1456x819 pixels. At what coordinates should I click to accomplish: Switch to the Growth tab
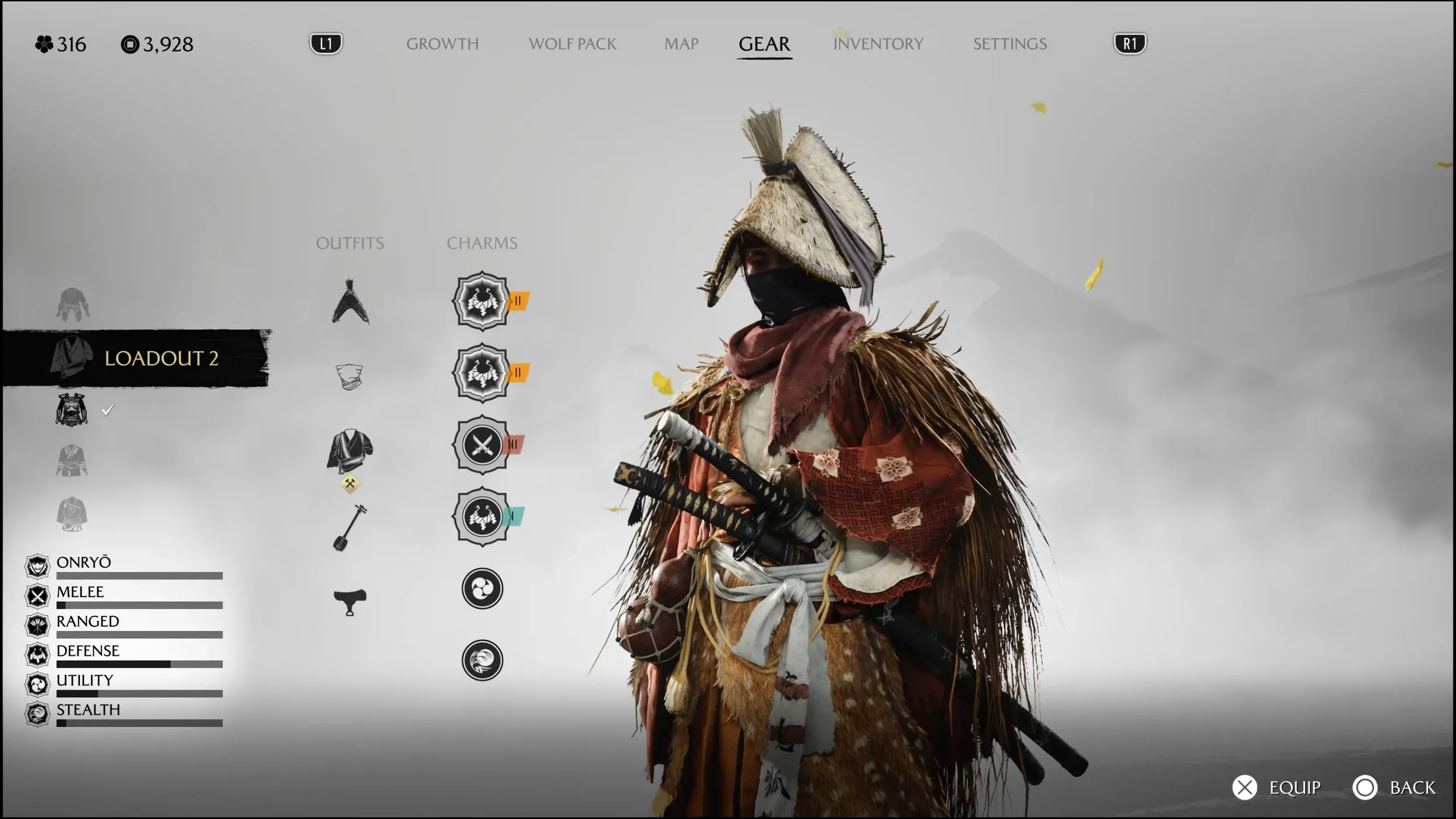tap(442, 44)
